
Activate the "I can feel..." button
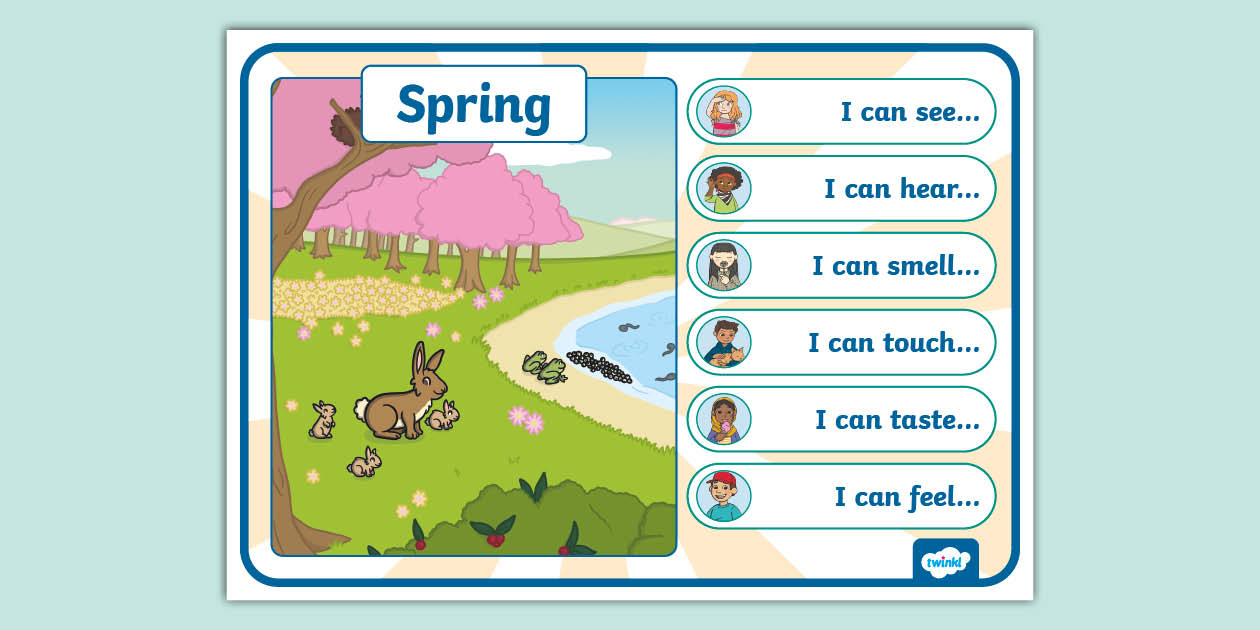pyautogui.click(x=841, y=496)
